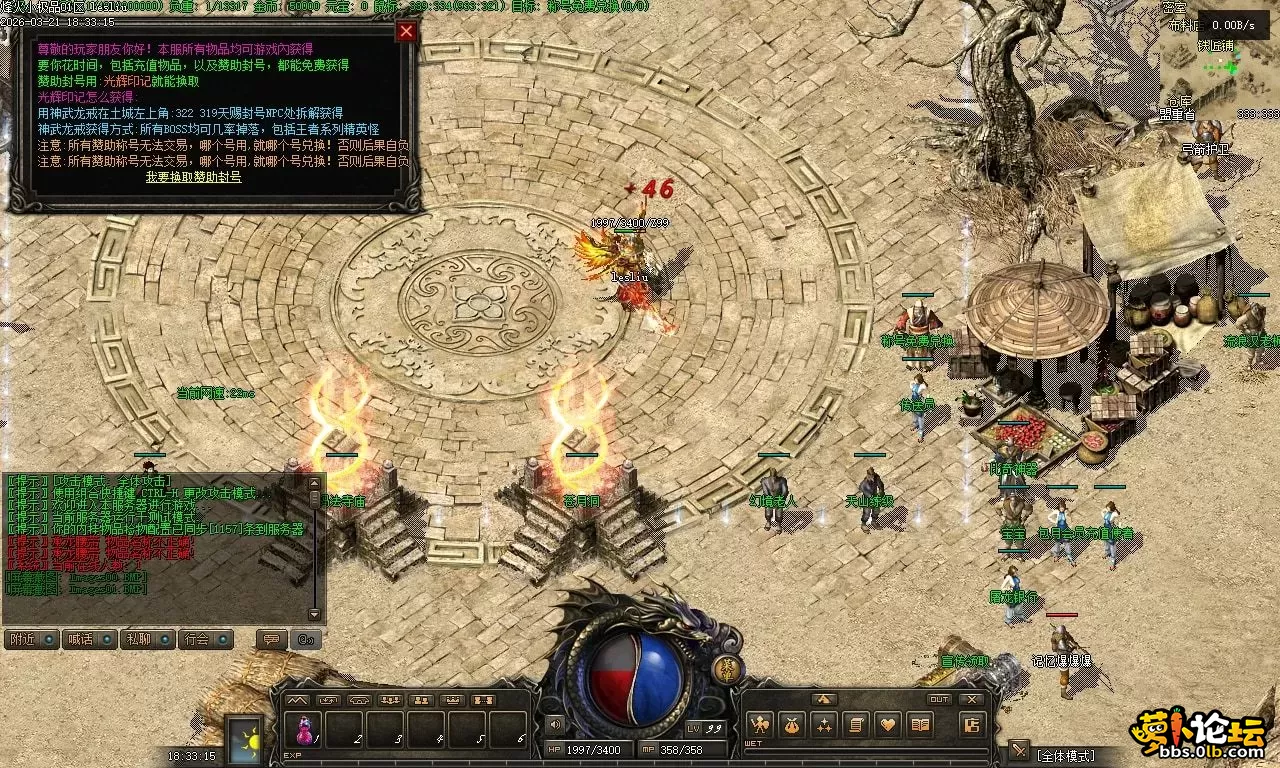This screenshot has width=1280, height=768.
Task: Open the bag inventory icon
Action: point(791,725)
